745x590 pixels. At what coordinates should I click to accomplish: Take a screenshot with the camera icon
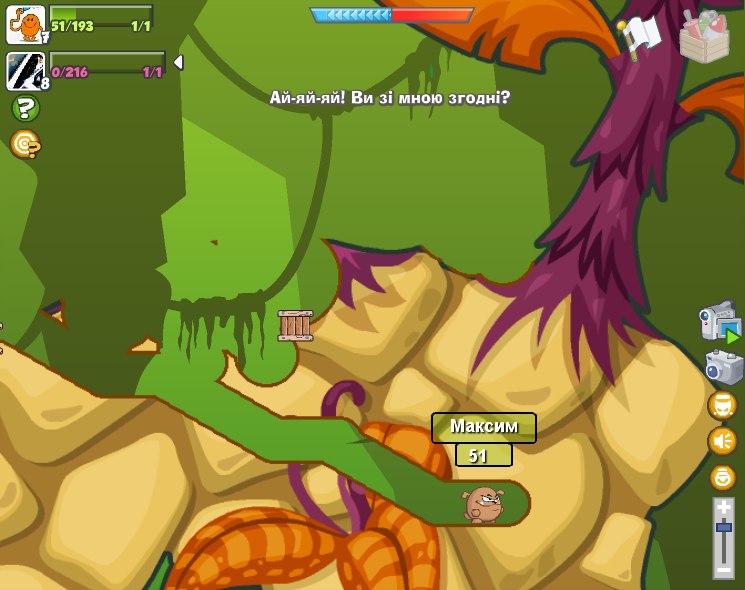click(723, 367)
